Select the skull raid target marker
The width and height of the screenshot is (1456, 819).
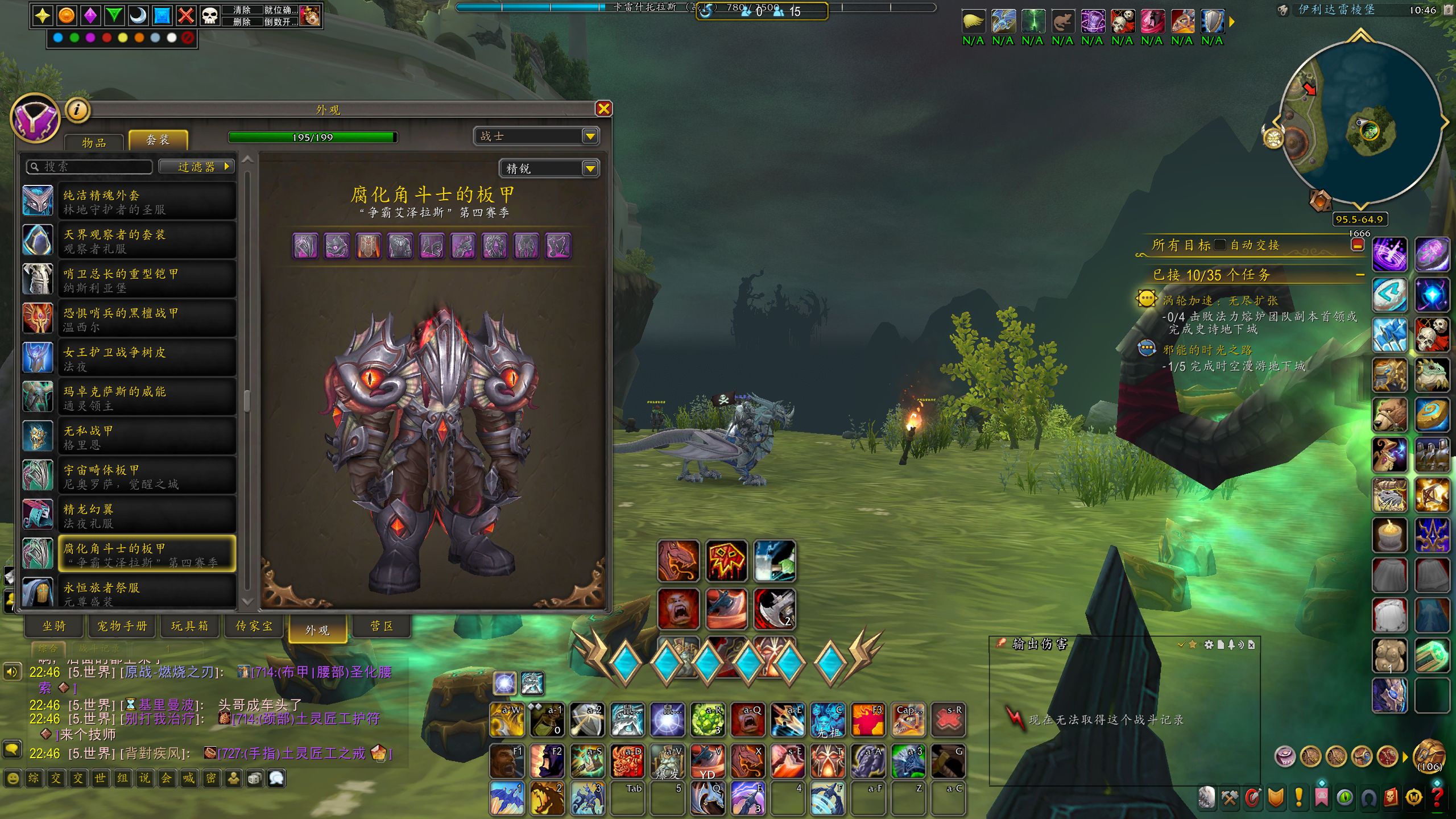point(210,15)
